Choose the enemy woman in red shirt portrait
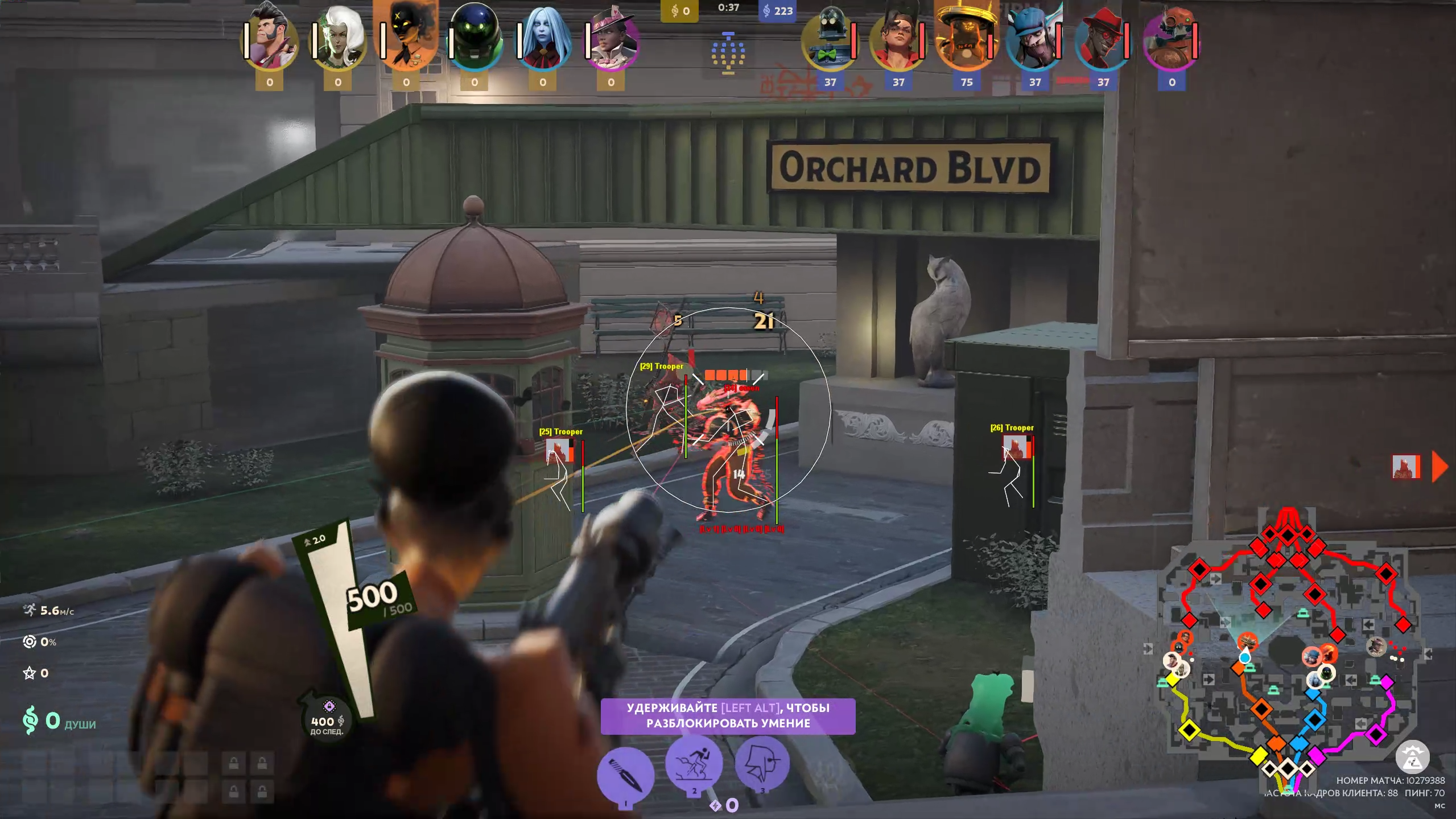The height and width of the screenshot is (819, 1456). pos(898,38)
